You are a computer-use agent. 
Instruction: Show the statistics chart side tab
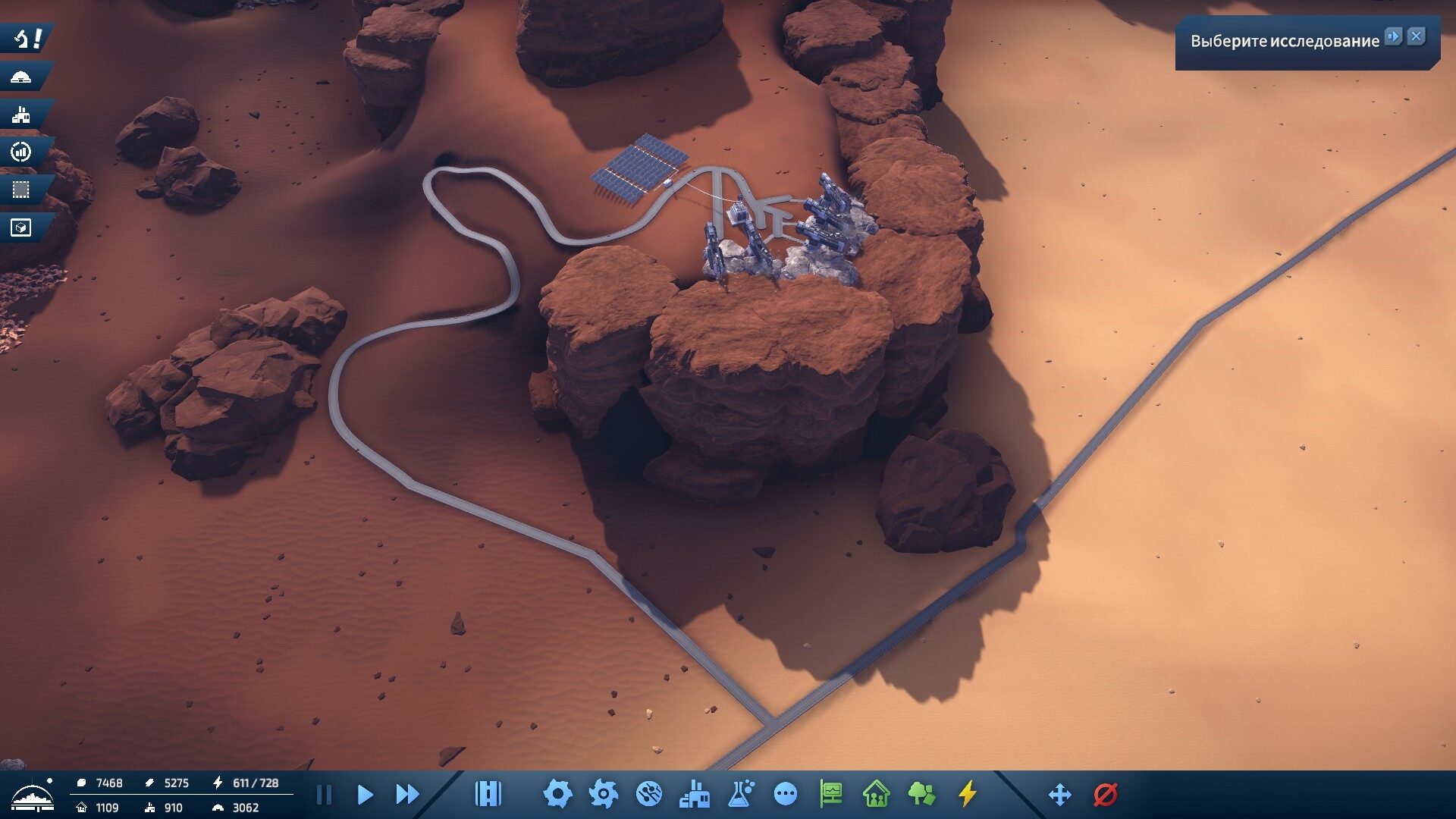tap(21, 152)
